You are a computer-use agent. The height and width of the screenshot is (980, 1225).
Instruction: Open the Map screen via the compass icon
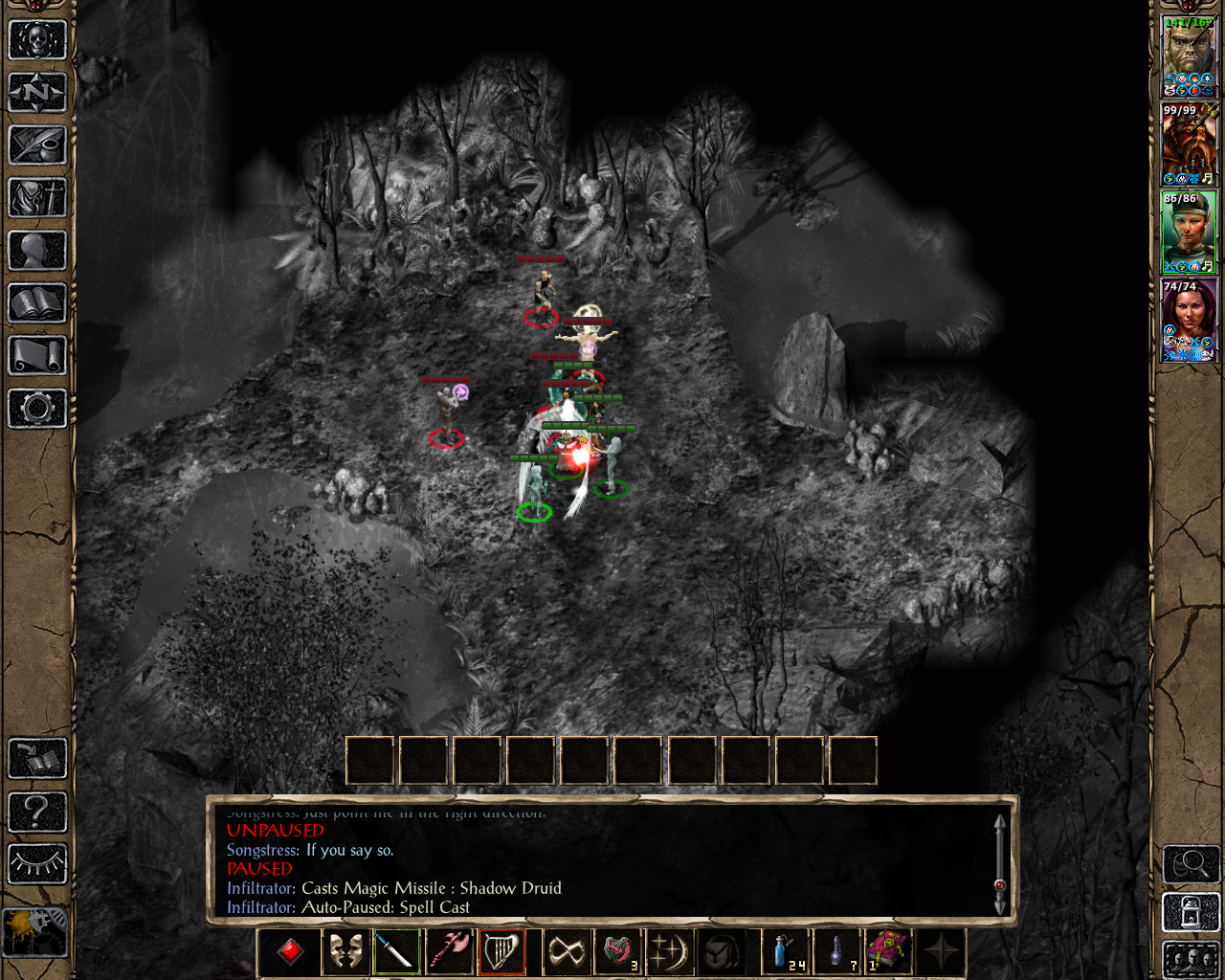tap(36, 92)
